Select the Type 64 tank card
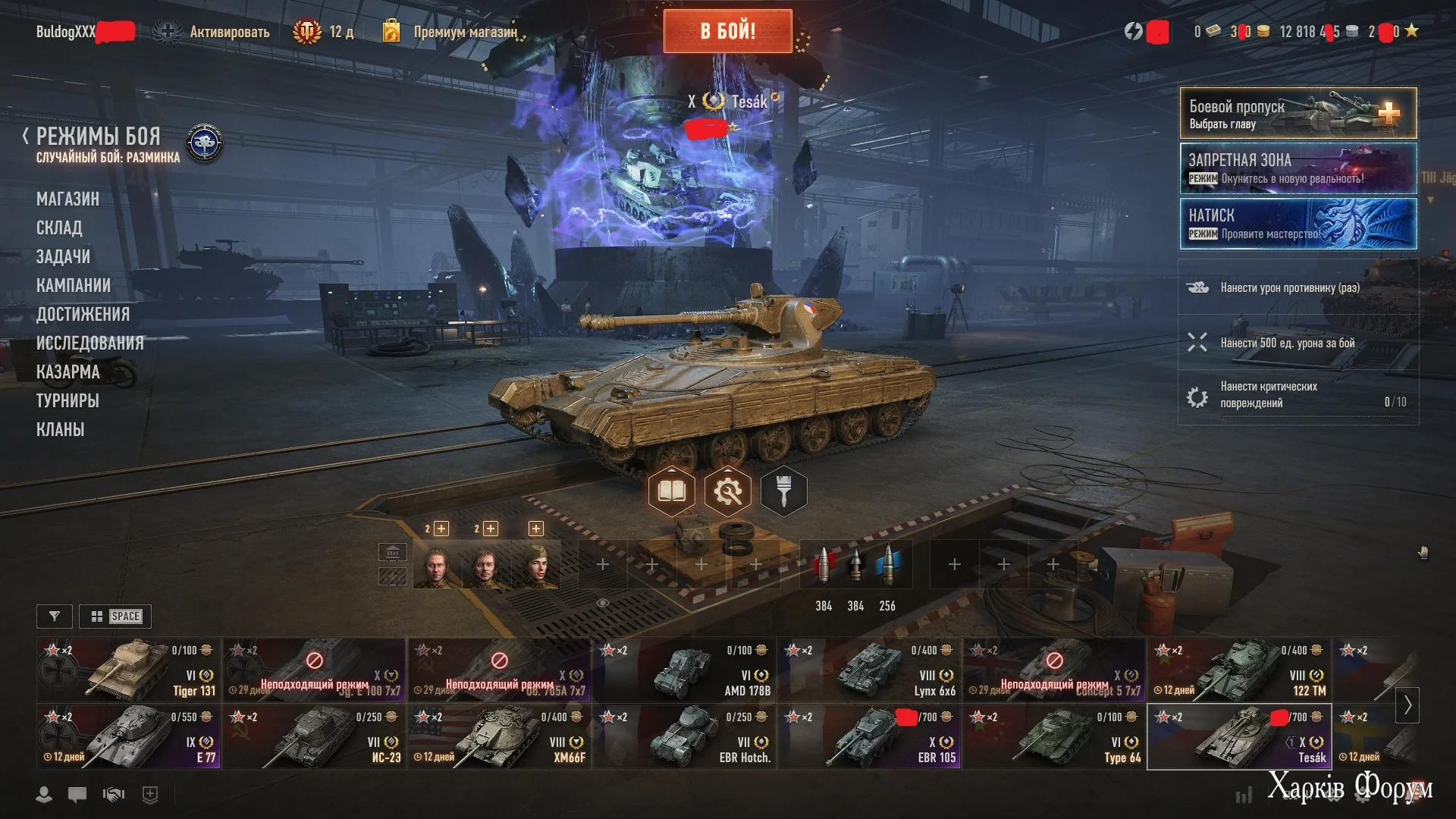Screen dimensions: 1456x819 pos(1054,736)
